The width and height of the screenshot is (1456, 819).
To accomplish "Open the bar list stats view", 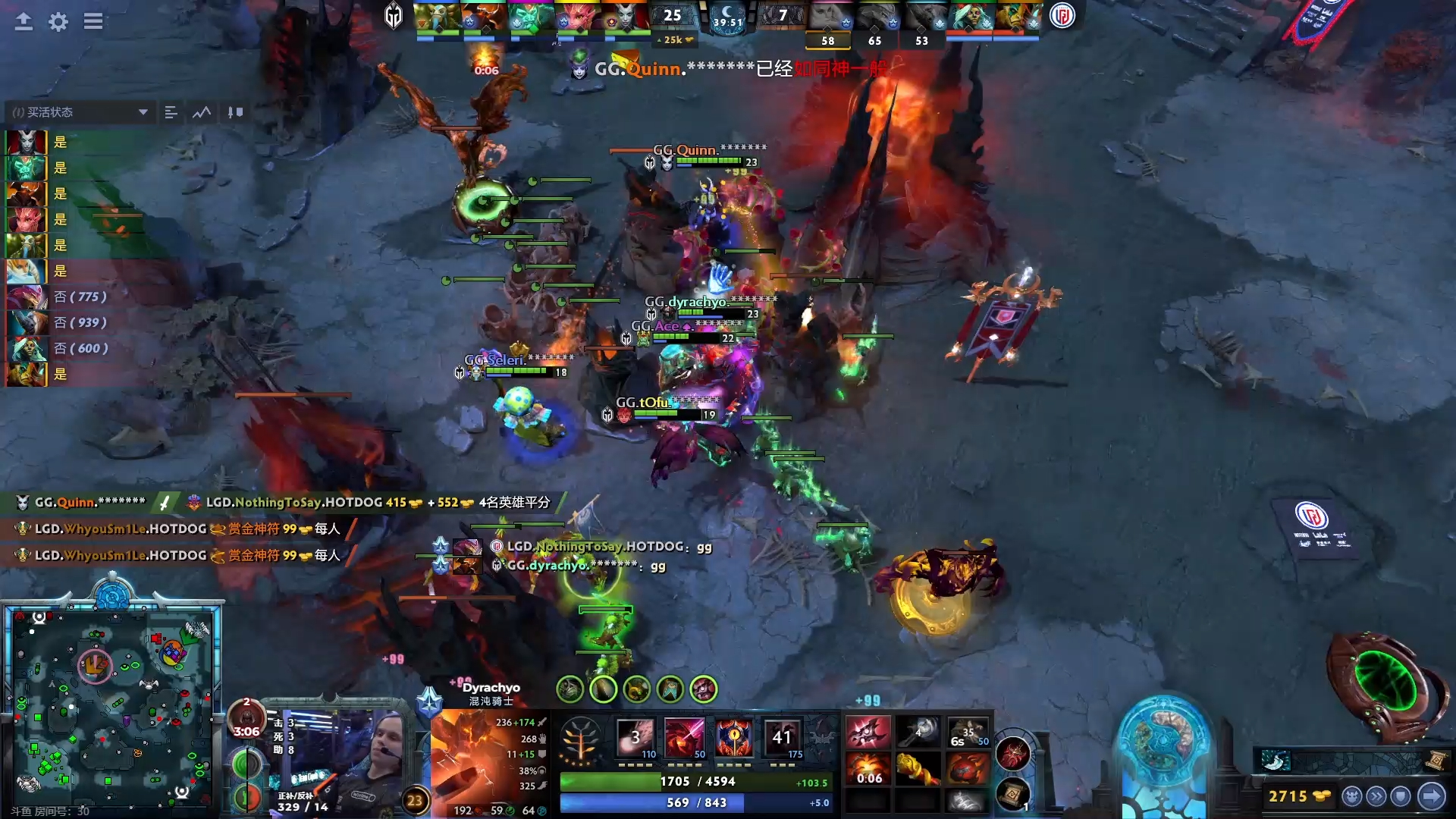I will point(171,112).
